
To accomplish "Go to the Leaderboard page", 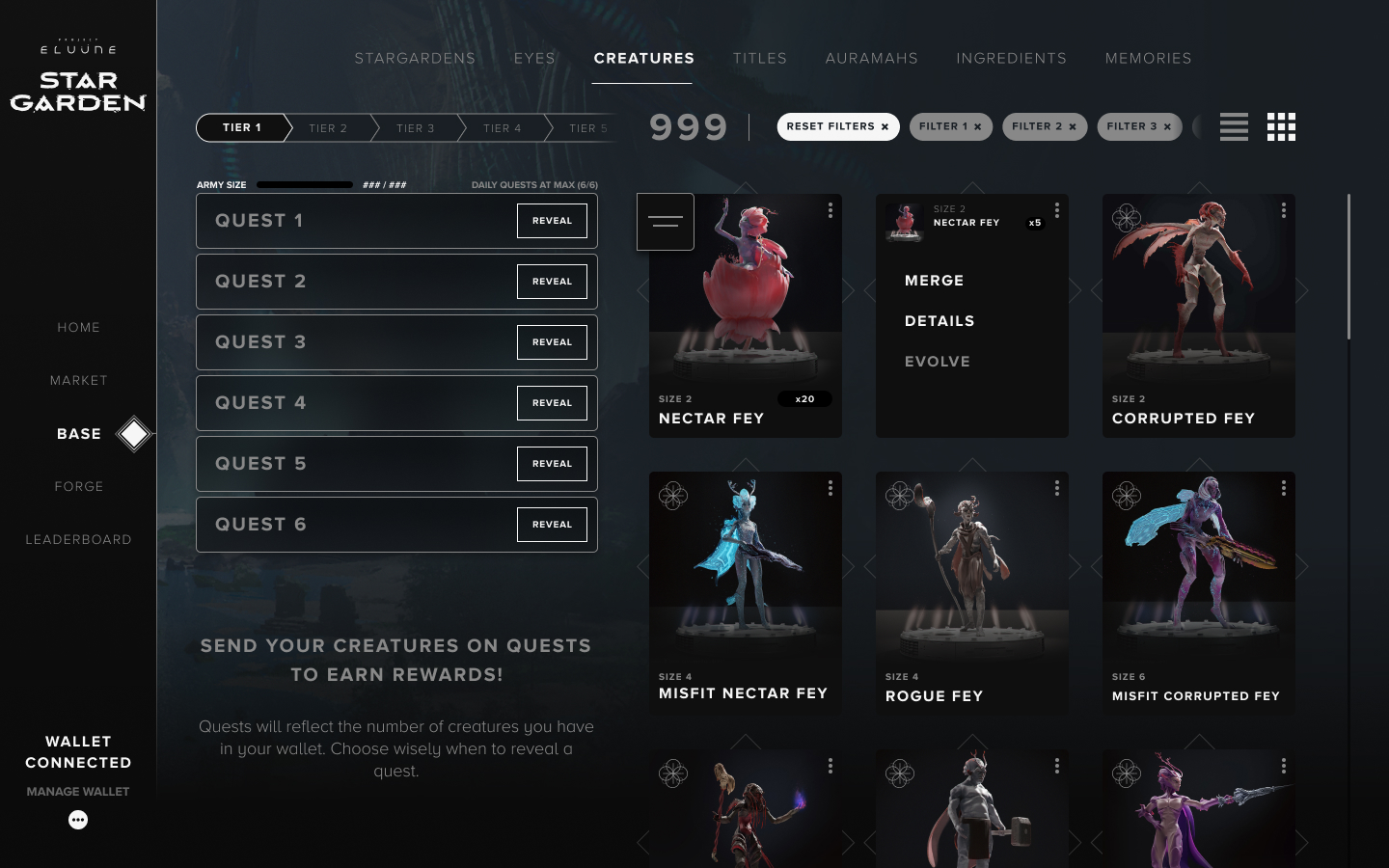I will click(x=79, y=540).
